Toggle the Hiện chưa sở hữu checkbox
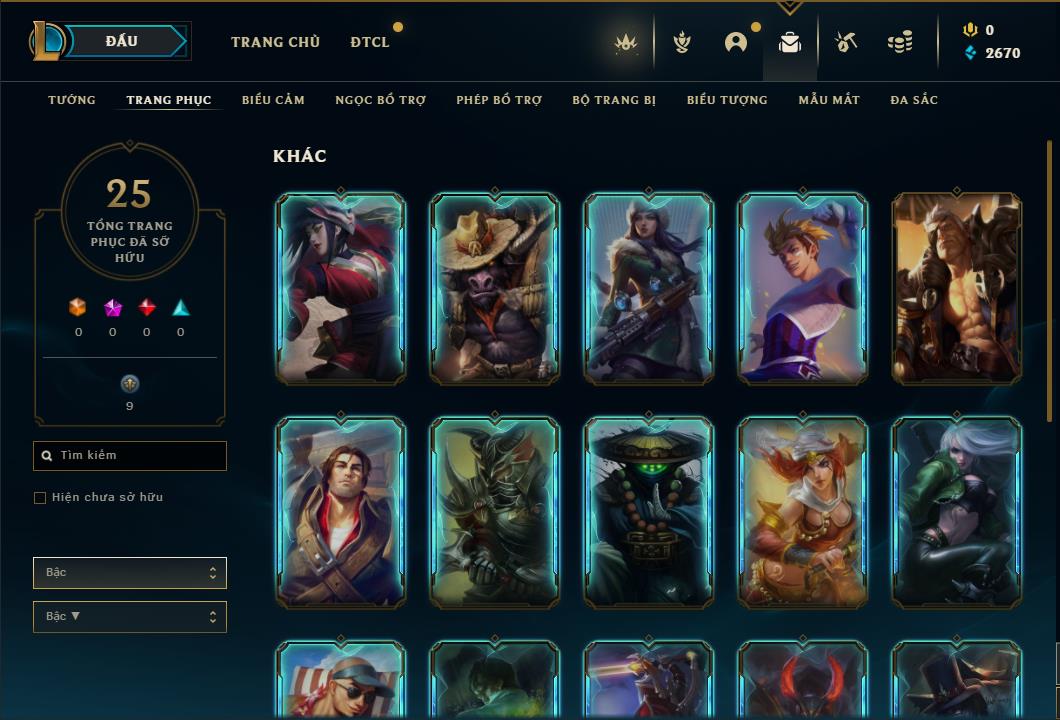 (x=40, y=498)
